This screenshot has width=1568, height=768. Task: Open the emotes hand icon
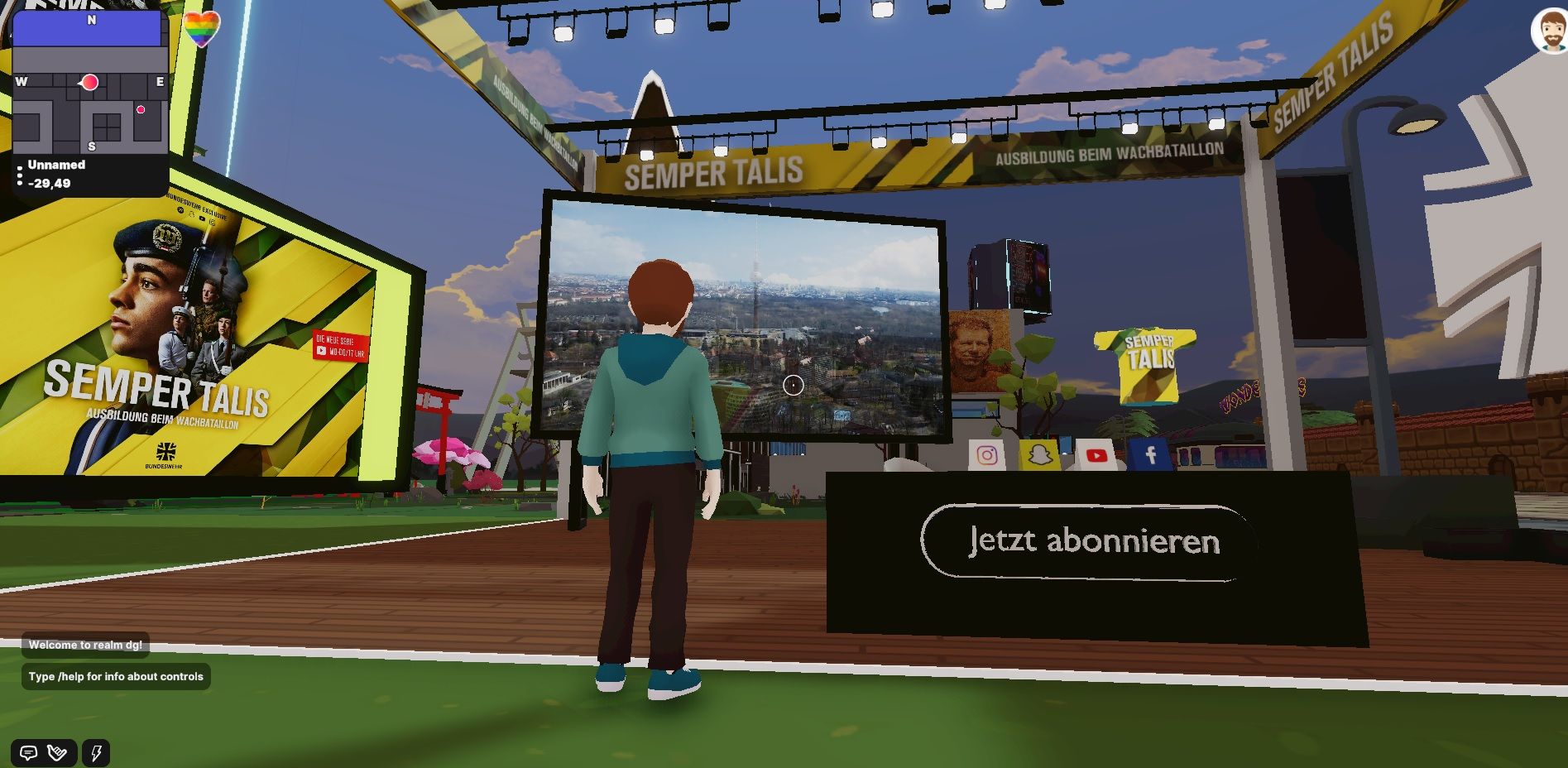(x=58, y=753)
